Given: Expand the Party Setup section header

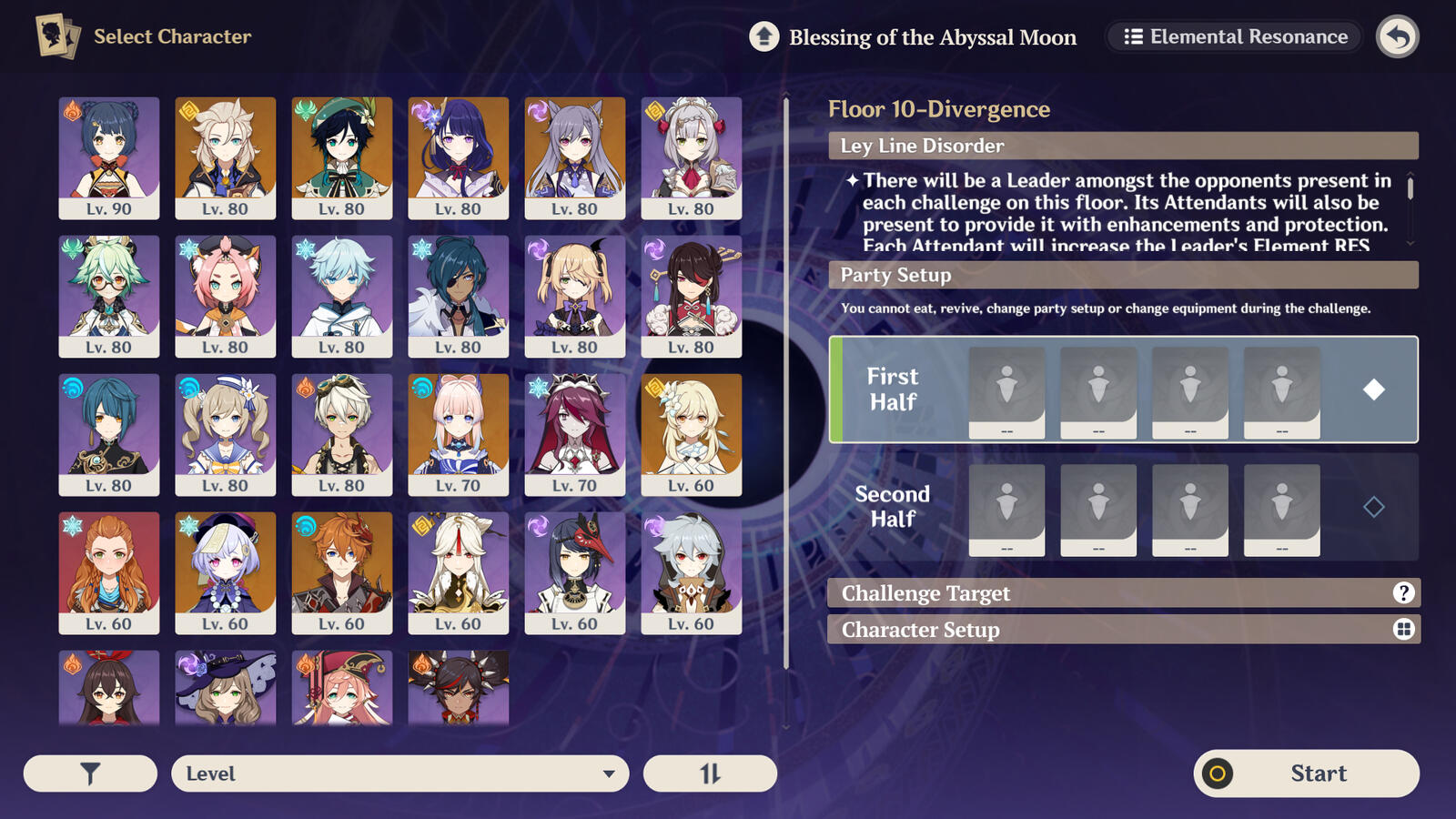Looking at the screenshot, I should pyautogui.click(x=1122, y=275).
